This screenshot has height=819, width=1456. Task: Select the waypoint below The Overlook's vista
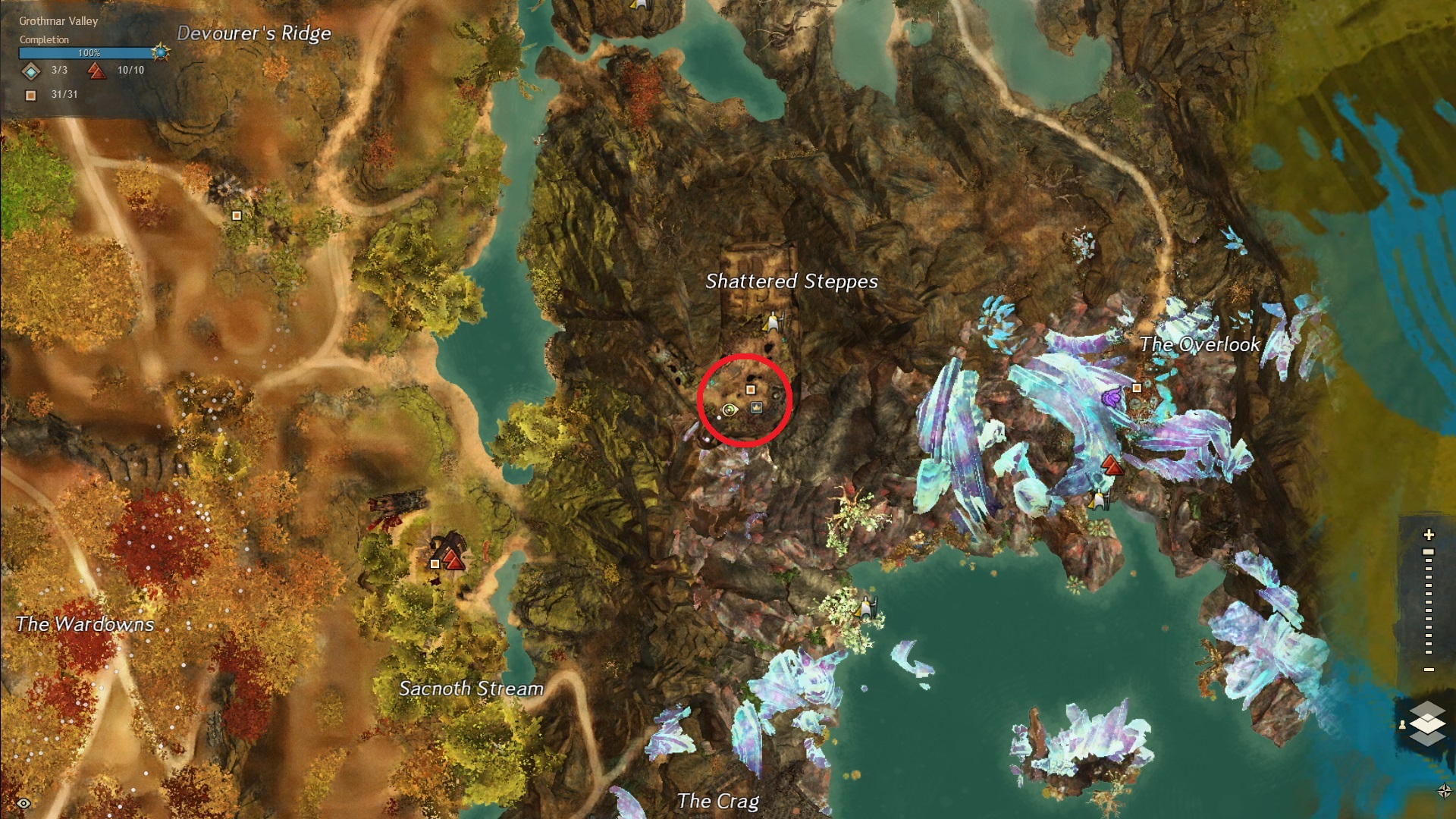[x=1097, y=500]
